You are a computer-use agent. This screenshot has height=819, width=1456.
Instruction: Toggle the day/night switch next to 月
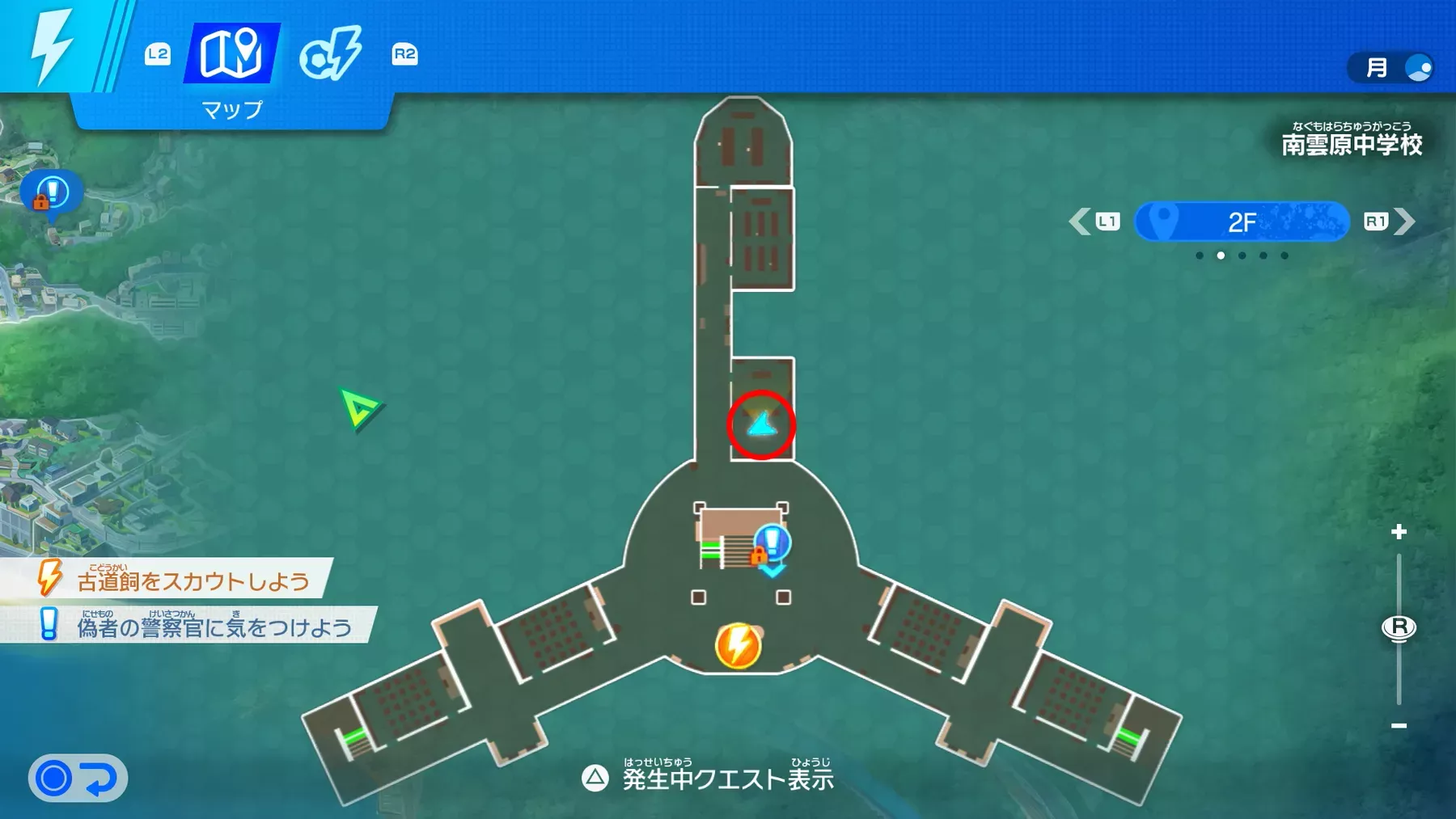click(x=1417, y=68)
